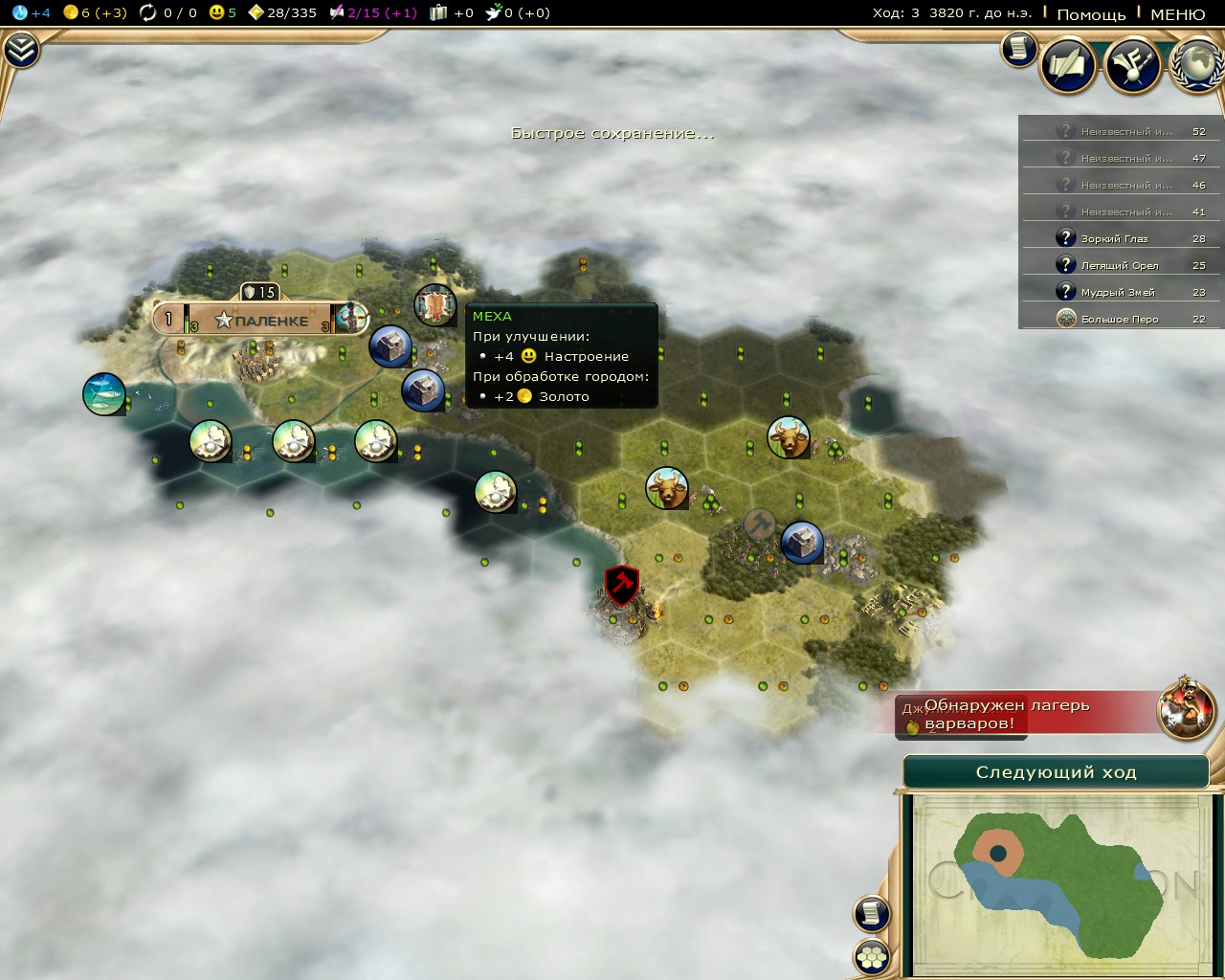Image resolution: width=1225 pixels, height=980 pixels.
Task: Open the scroll-and-quill icon in the top bar
Action: [x=1068, y=65]
